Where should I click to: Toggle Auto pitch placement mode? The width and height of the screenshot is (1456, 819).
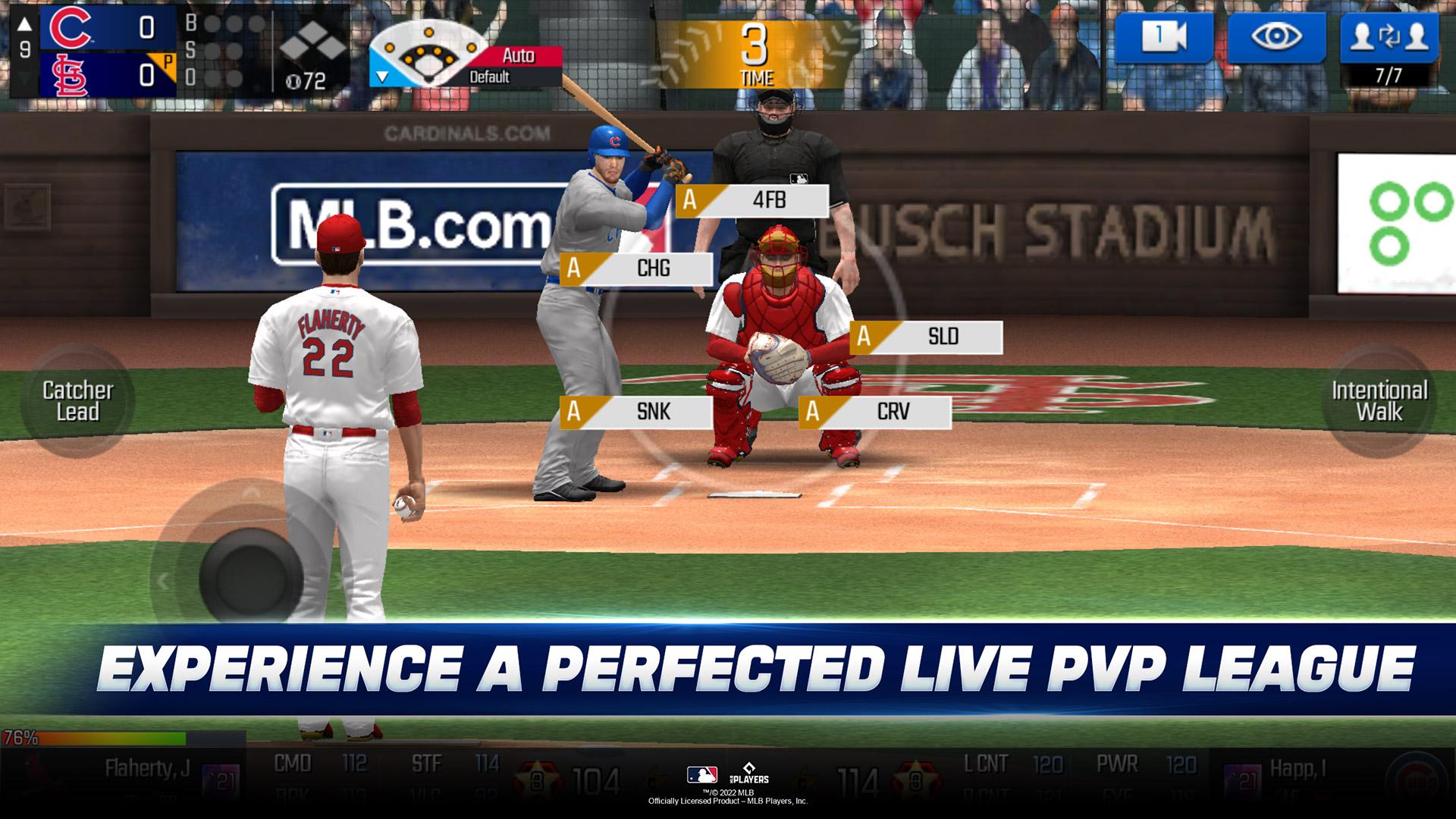point(522,54)
